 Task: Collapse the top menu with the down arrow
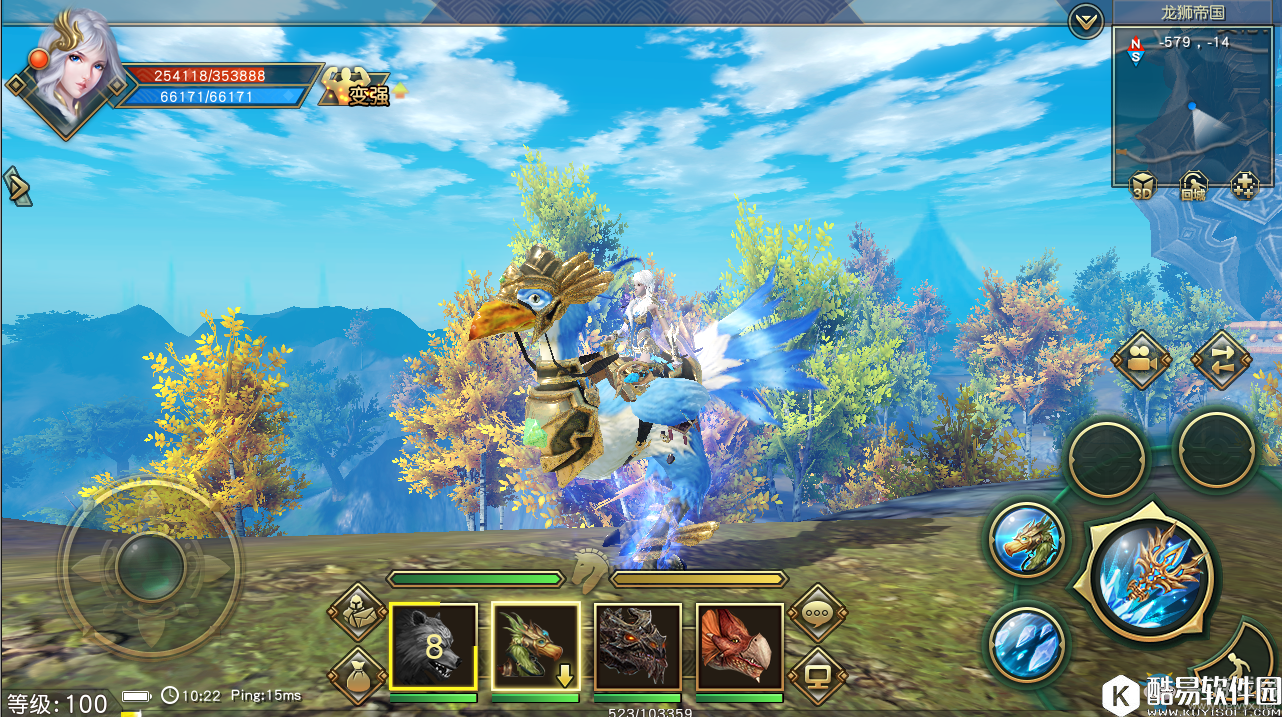[1086, 21]
